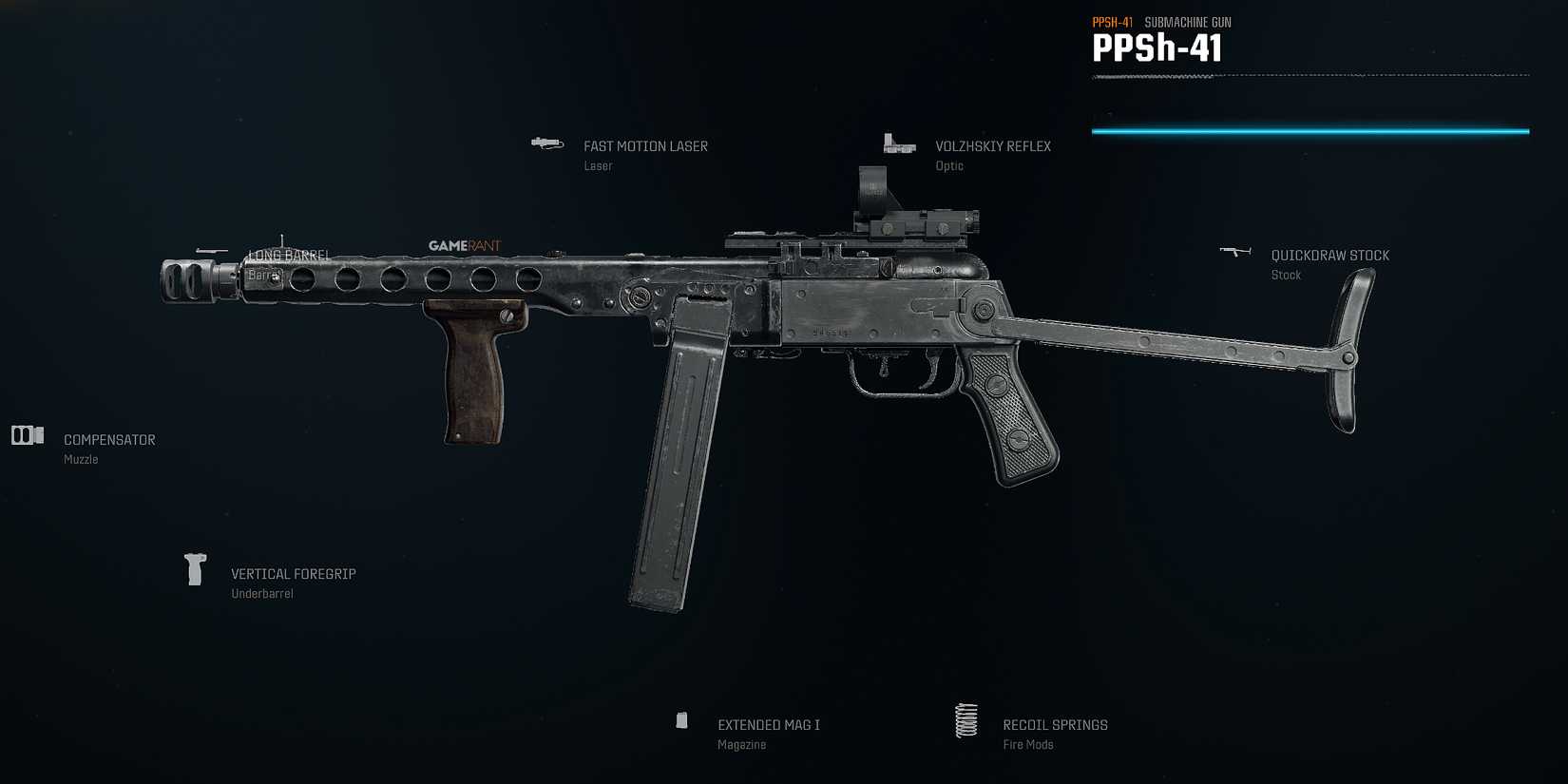The width and height of the screenshot is (1568, 784).
Task: Open the Optic attachment slot
Action: pos(948,165)
